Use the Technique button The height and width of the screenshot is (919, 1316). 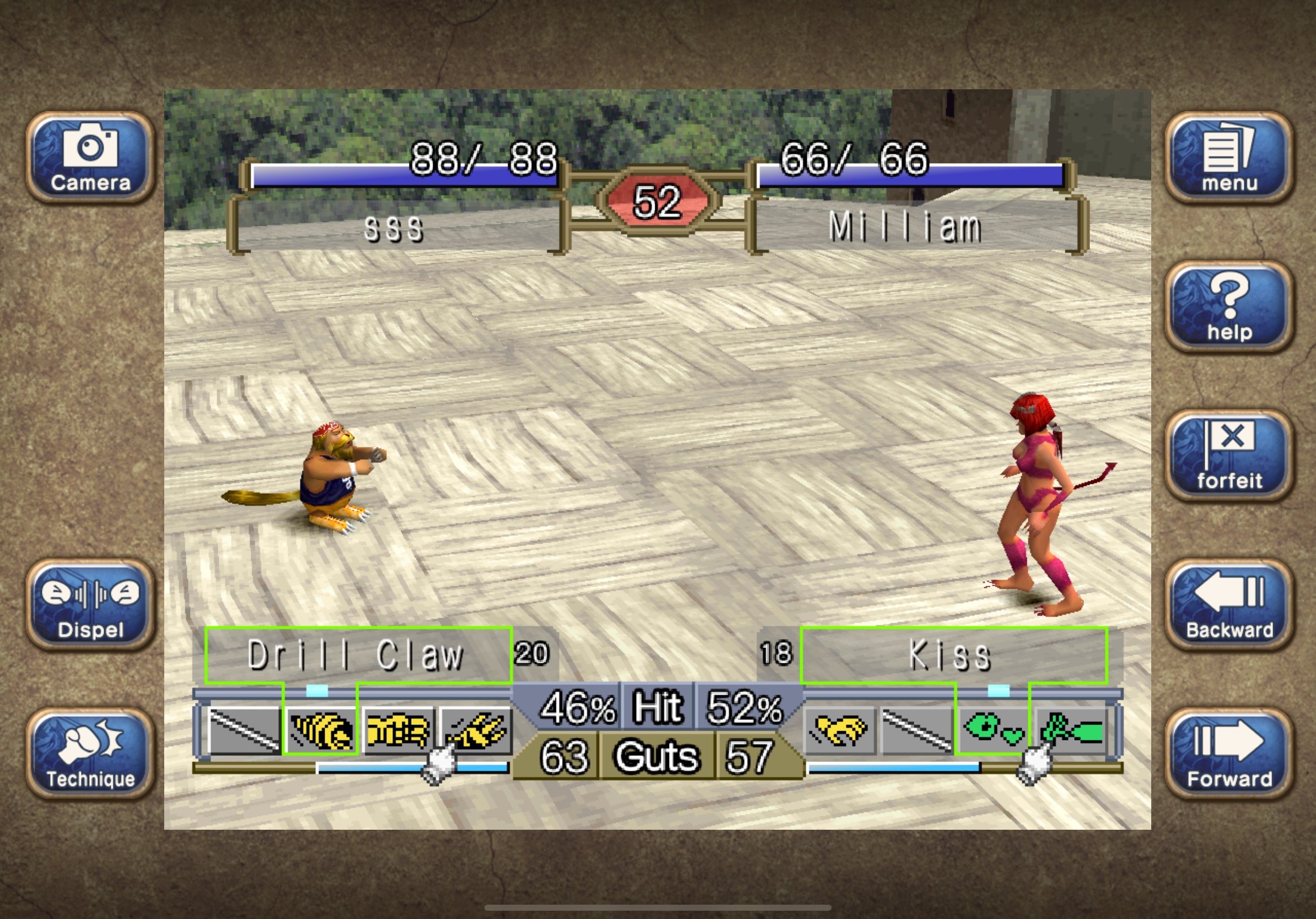point(90,753)
